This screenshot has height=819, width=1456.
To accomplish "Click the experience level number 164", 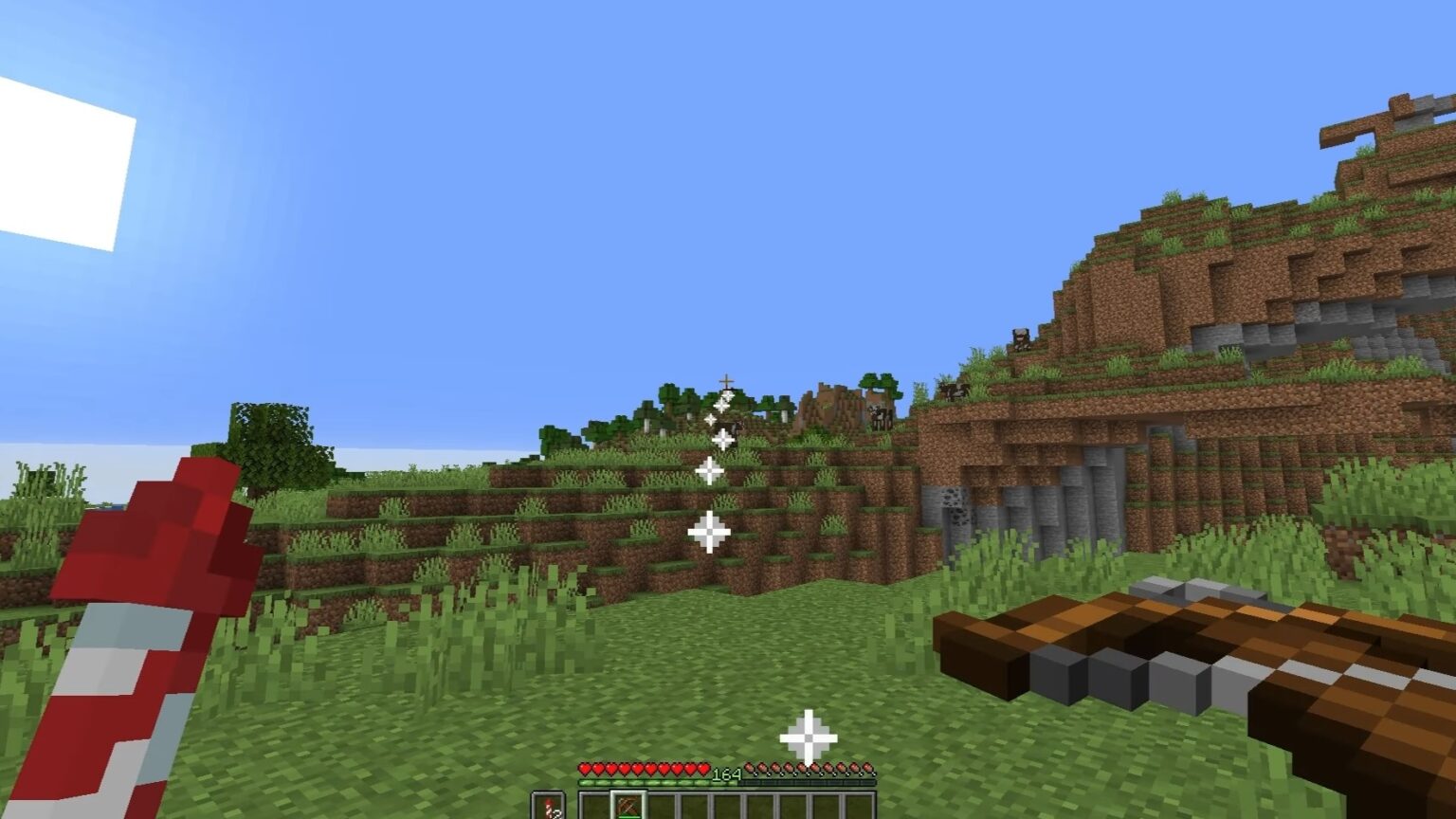I will pyautogui.click(x=728, y=771).
